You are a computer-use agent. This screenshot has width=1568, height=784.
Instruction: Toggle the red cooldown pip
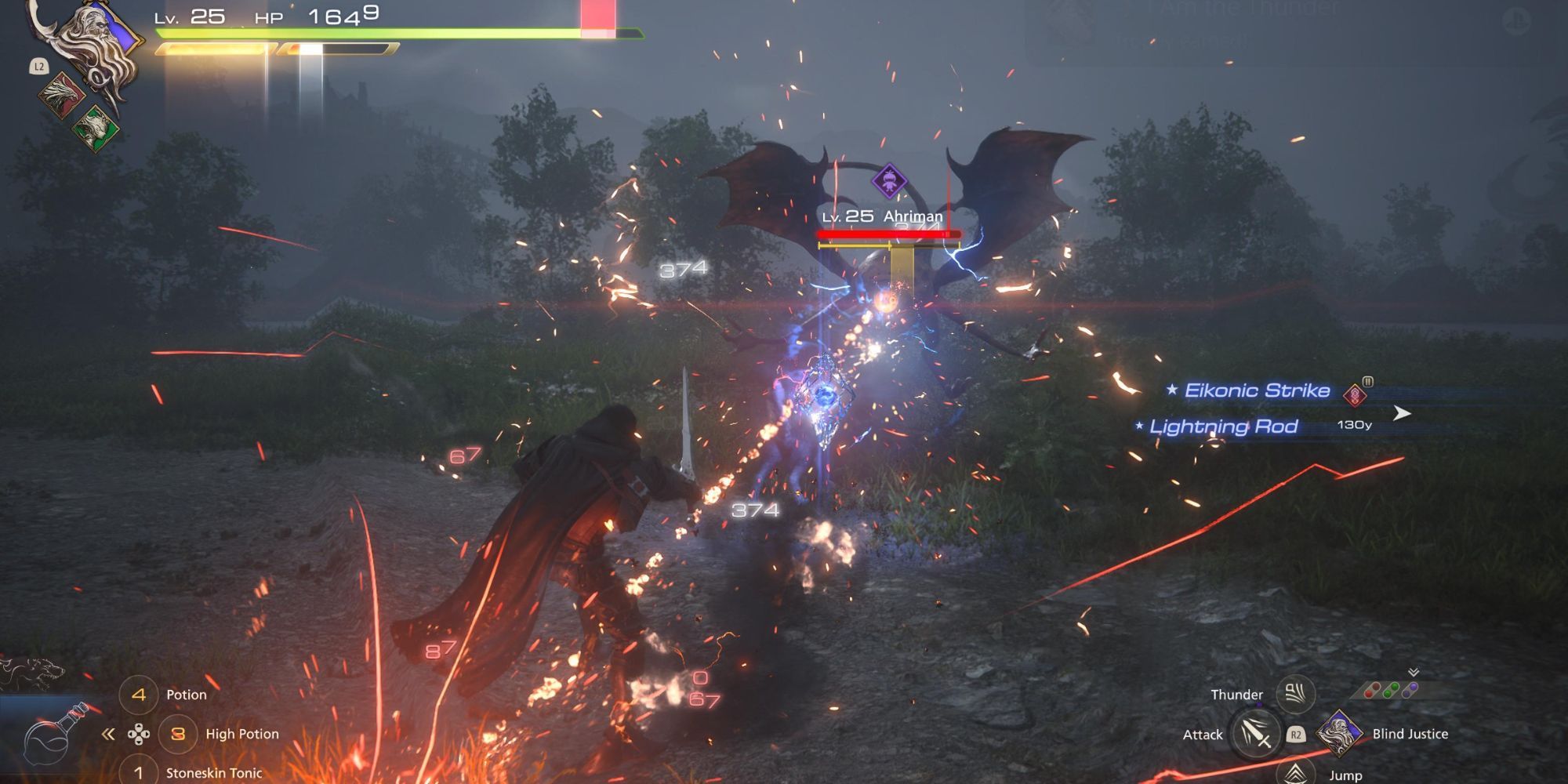1372,690
